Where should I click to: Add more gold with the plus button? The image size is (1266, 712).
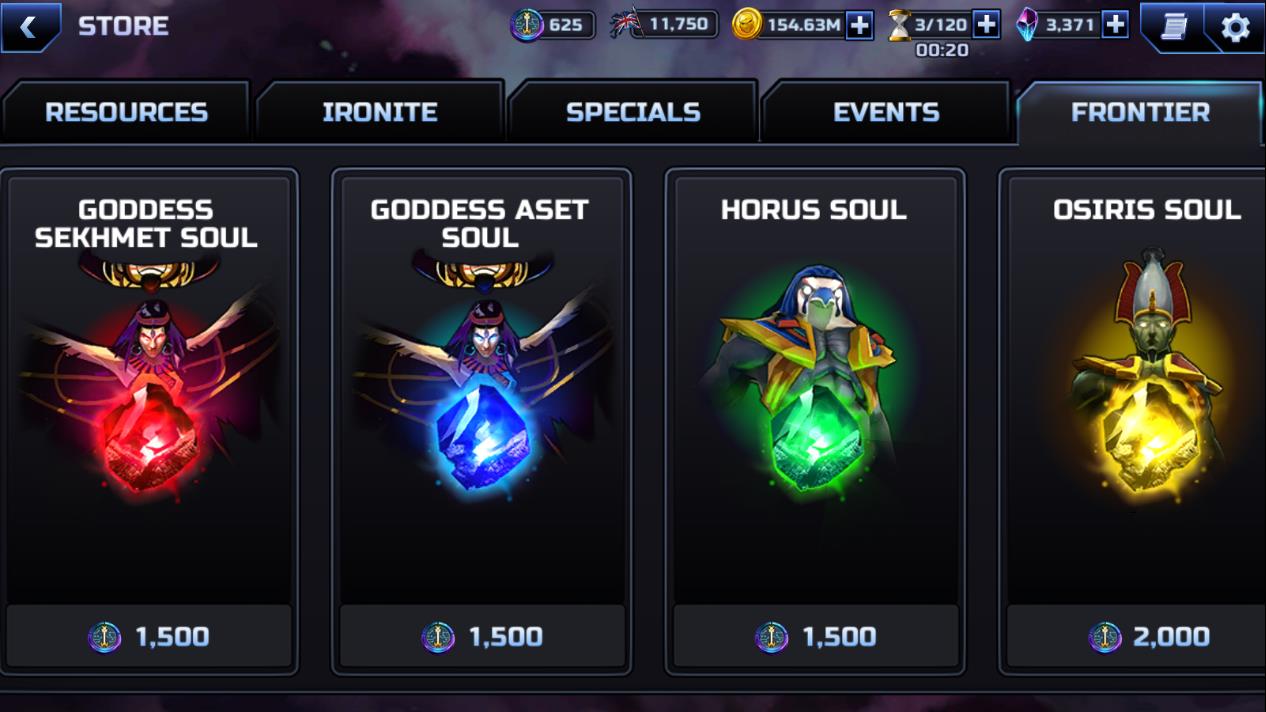(859, 25)
